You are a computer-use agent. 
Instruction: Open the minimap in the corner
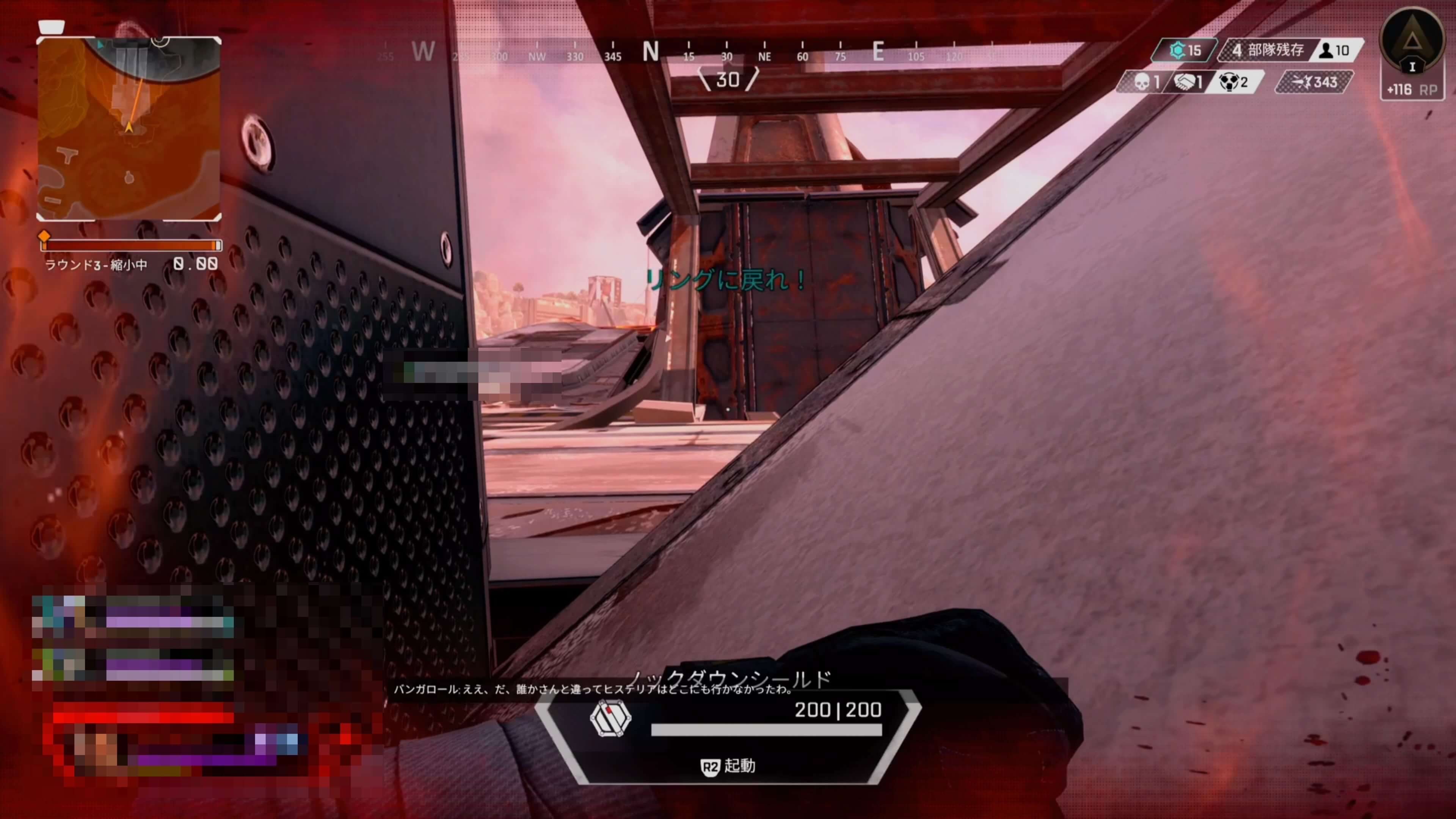coord(128,128)
